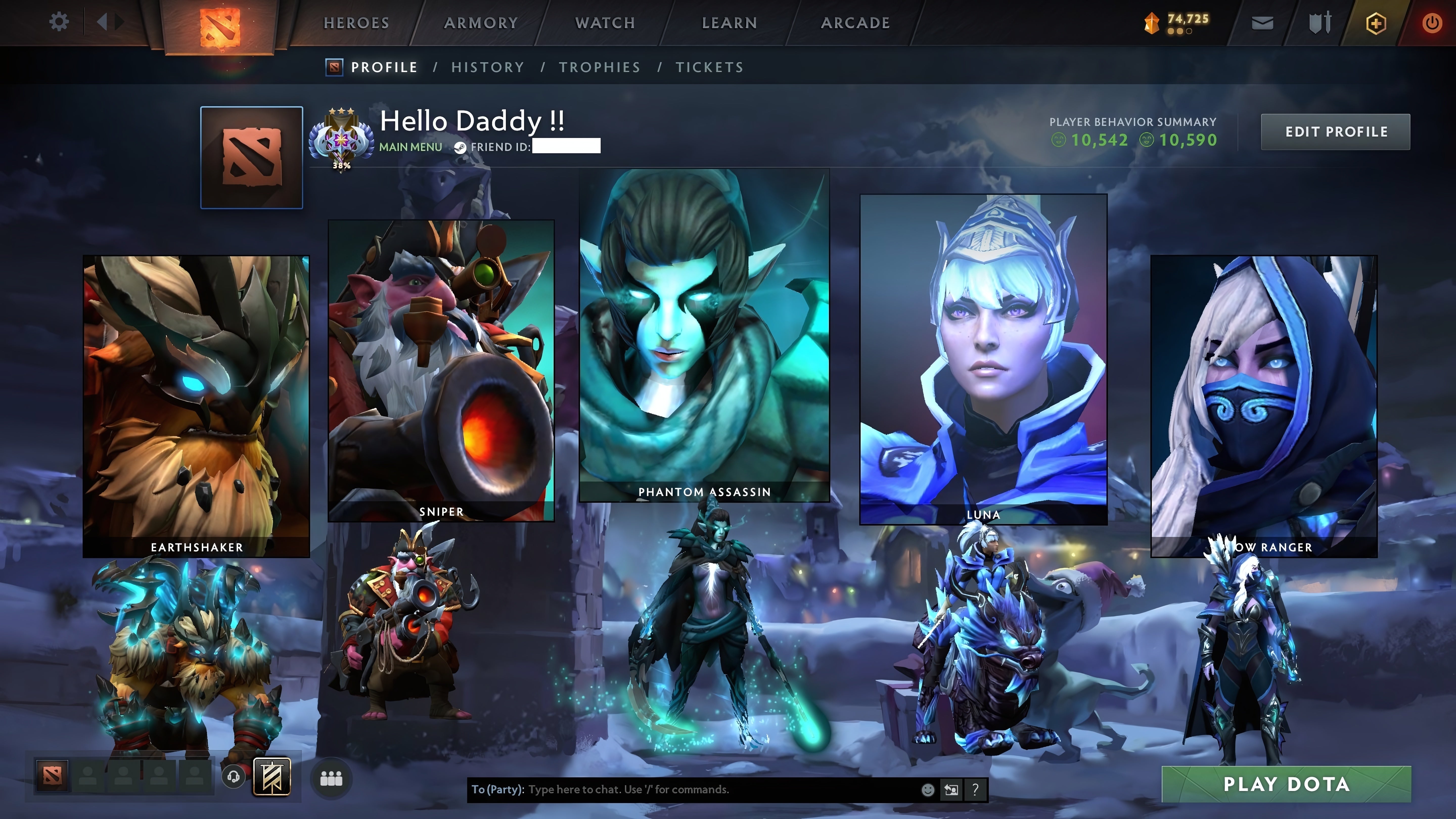Open the emoticon picker in chat
Viewport: 1456px width, 819px height.
coord(927,790)
